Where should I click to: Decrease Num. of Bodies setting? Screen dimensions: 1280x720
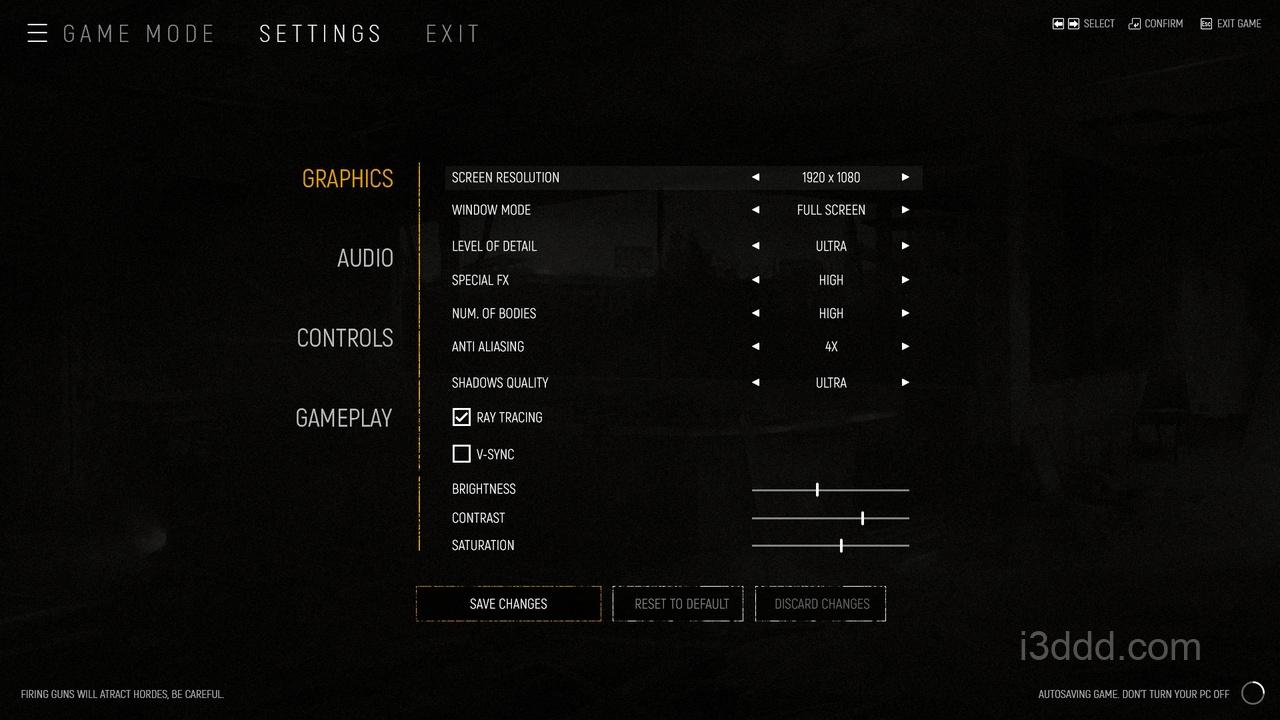[756, 313]
